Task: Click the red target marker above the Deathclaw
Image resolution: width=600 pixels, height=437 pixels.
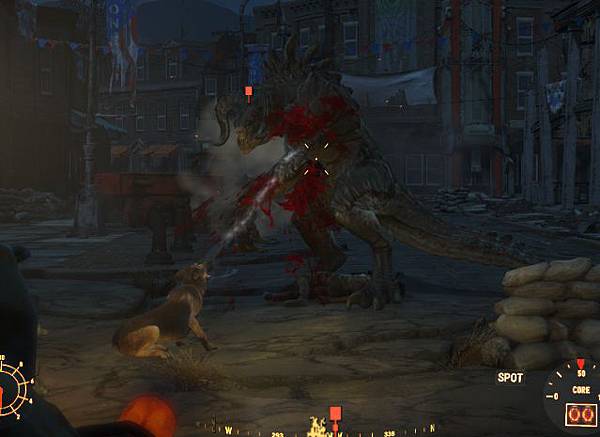Action: 249,92
